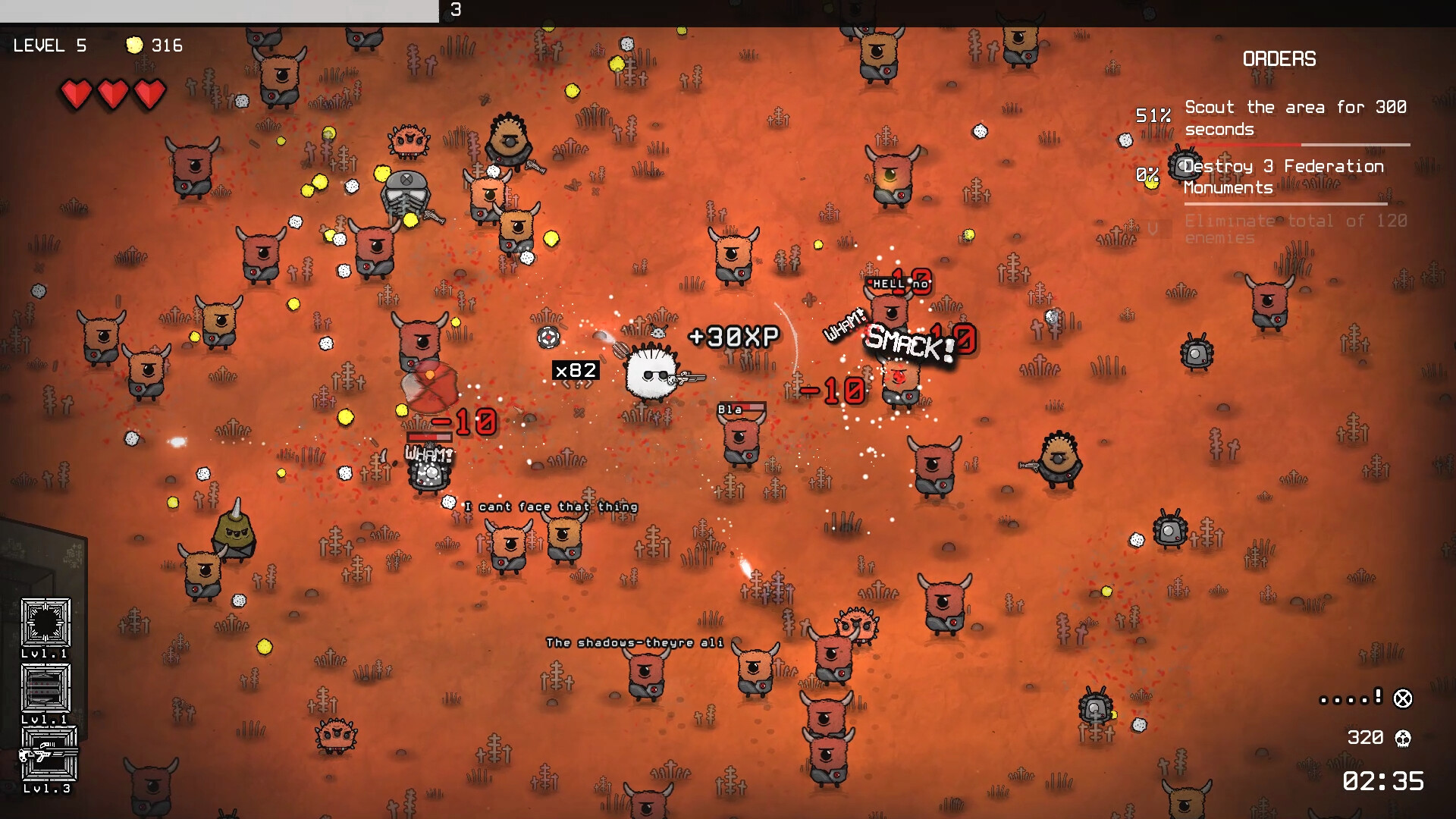Select the rifle weapon slot
Viewport: 1456px width, 819px height.
pyautogui.click(x=48, y=754)
